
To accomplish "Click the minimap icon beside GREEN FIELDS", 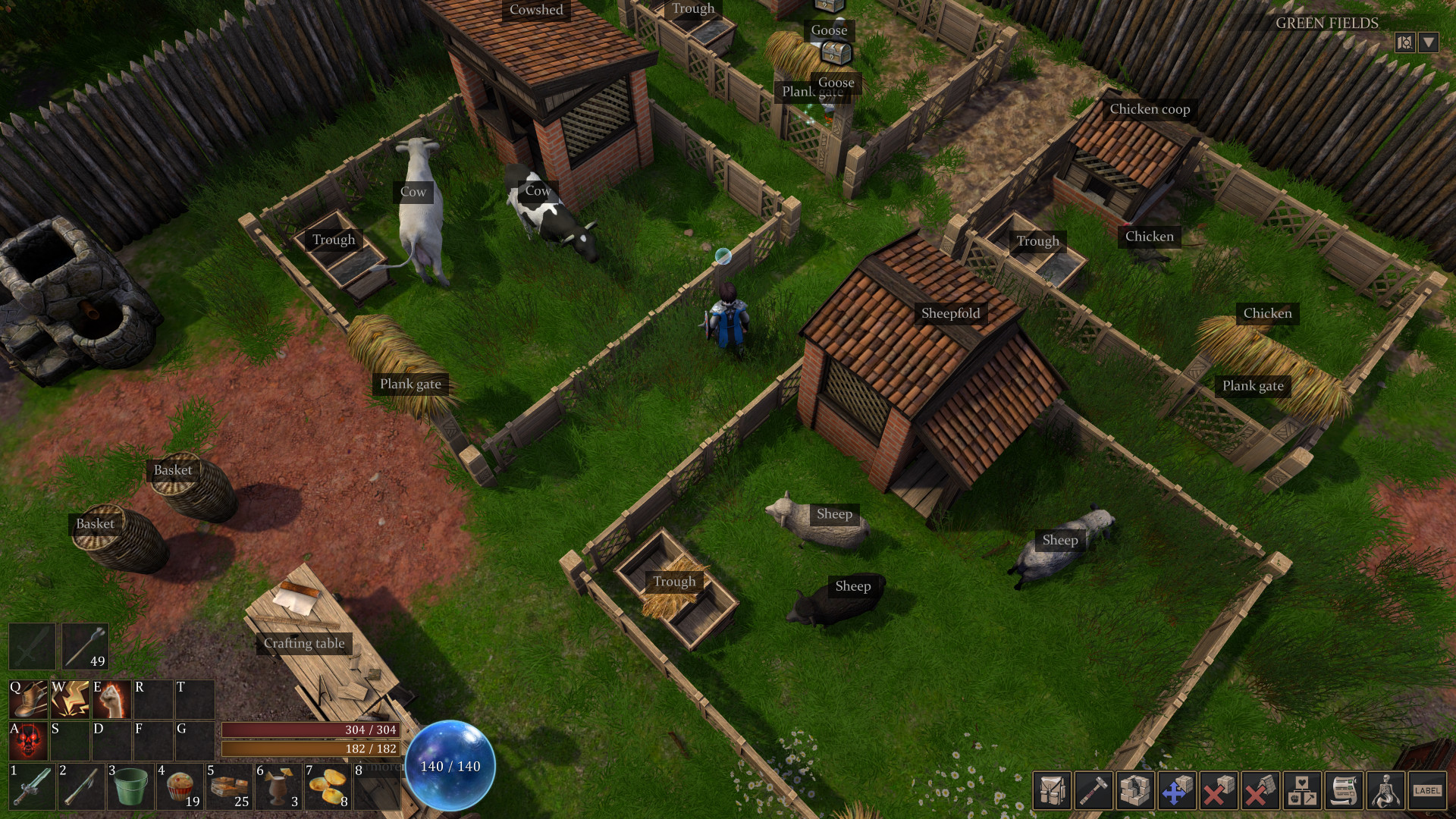I will [x=1405, y=43].
